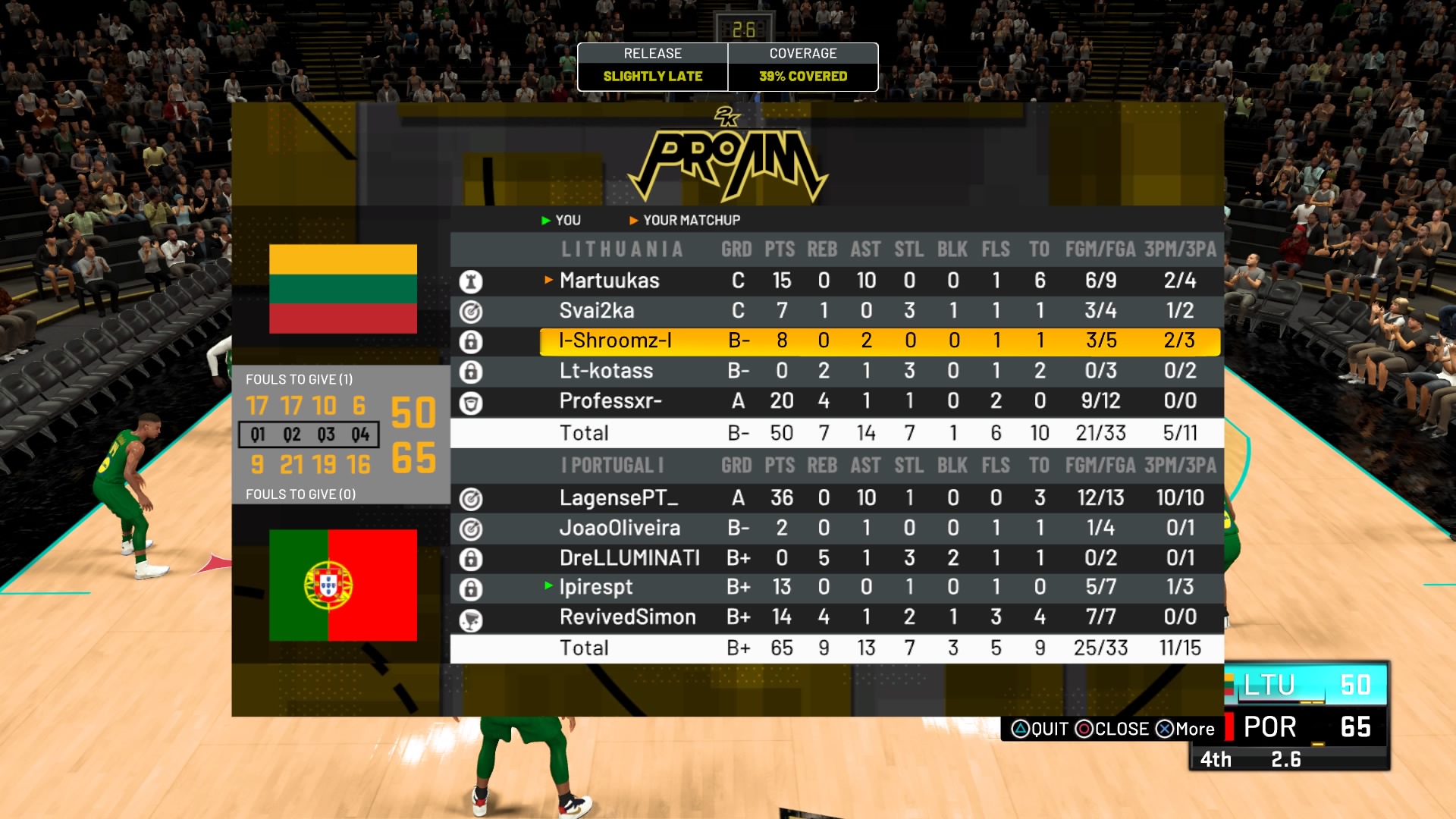Pick Ipirespt player row
The image size is (1456, 819).
pyautogui.click(x=596, y=588)
